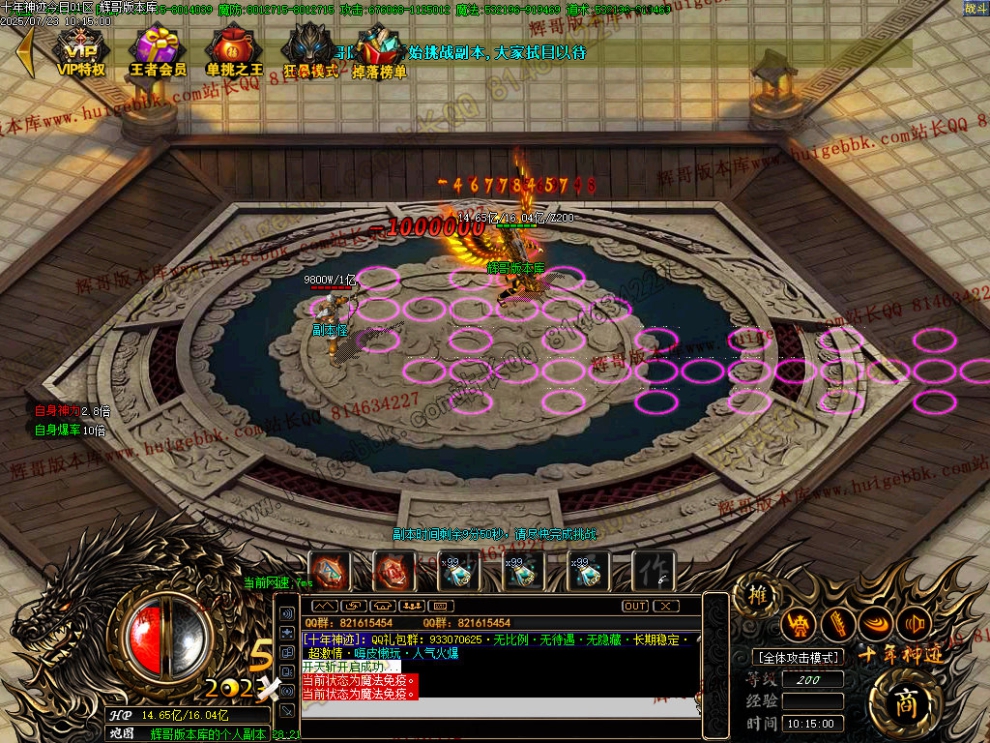Use the blue rune stone hotbar slot
Viewport: 990px width, 743px height.
tap(330, 571)
